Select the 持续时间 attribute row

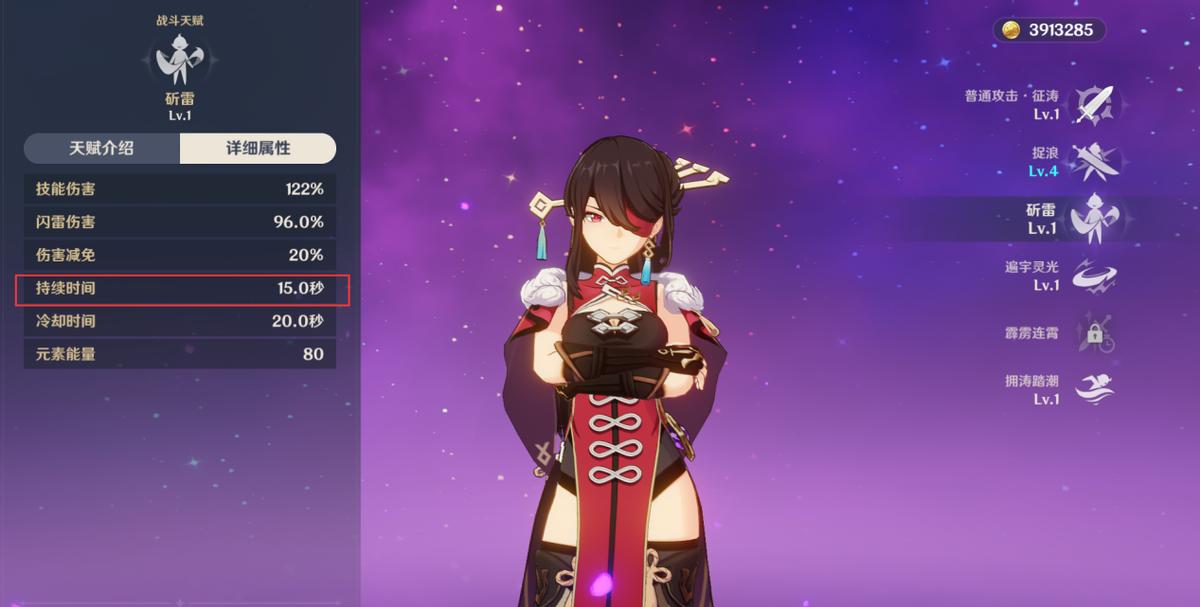click(180, 289)
